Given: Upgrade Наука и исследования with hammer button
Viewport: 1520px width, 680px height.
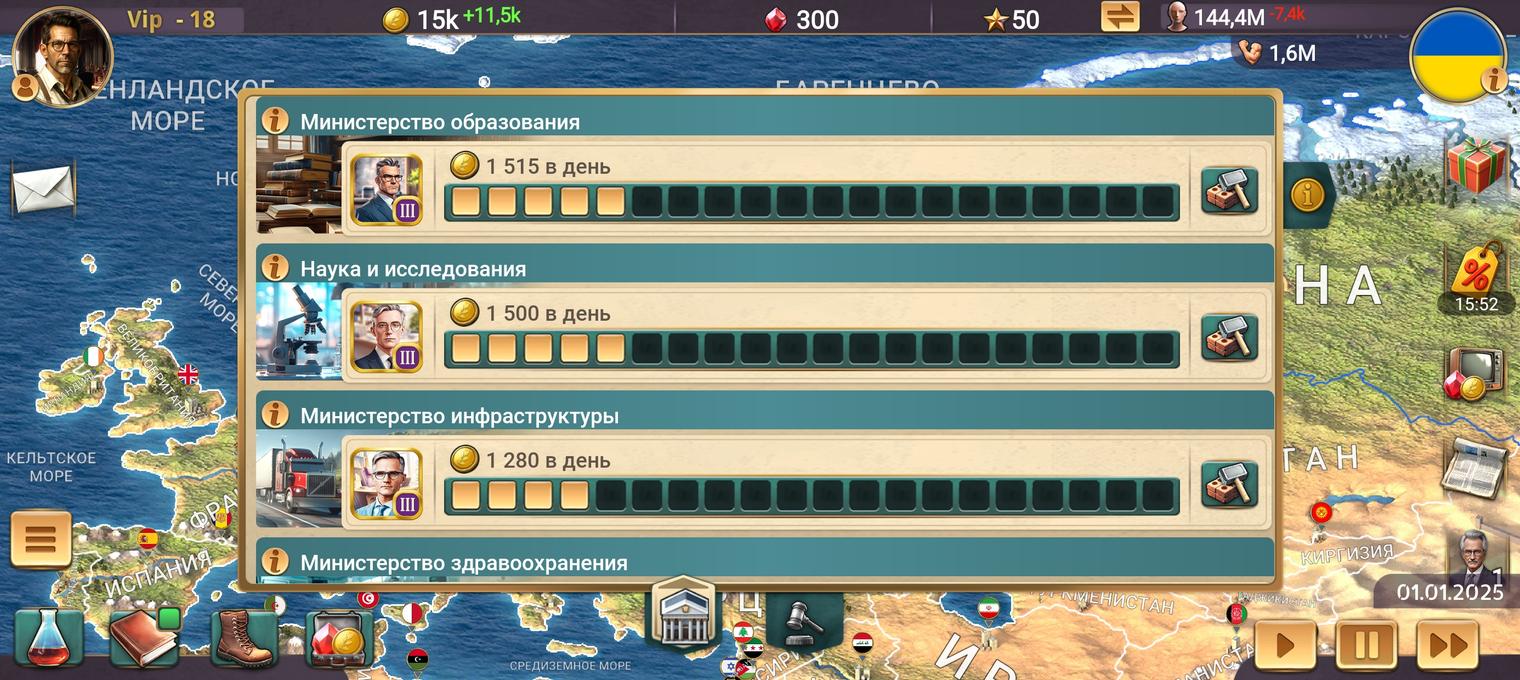Looking at the screenshot, I should [1229, 337].
